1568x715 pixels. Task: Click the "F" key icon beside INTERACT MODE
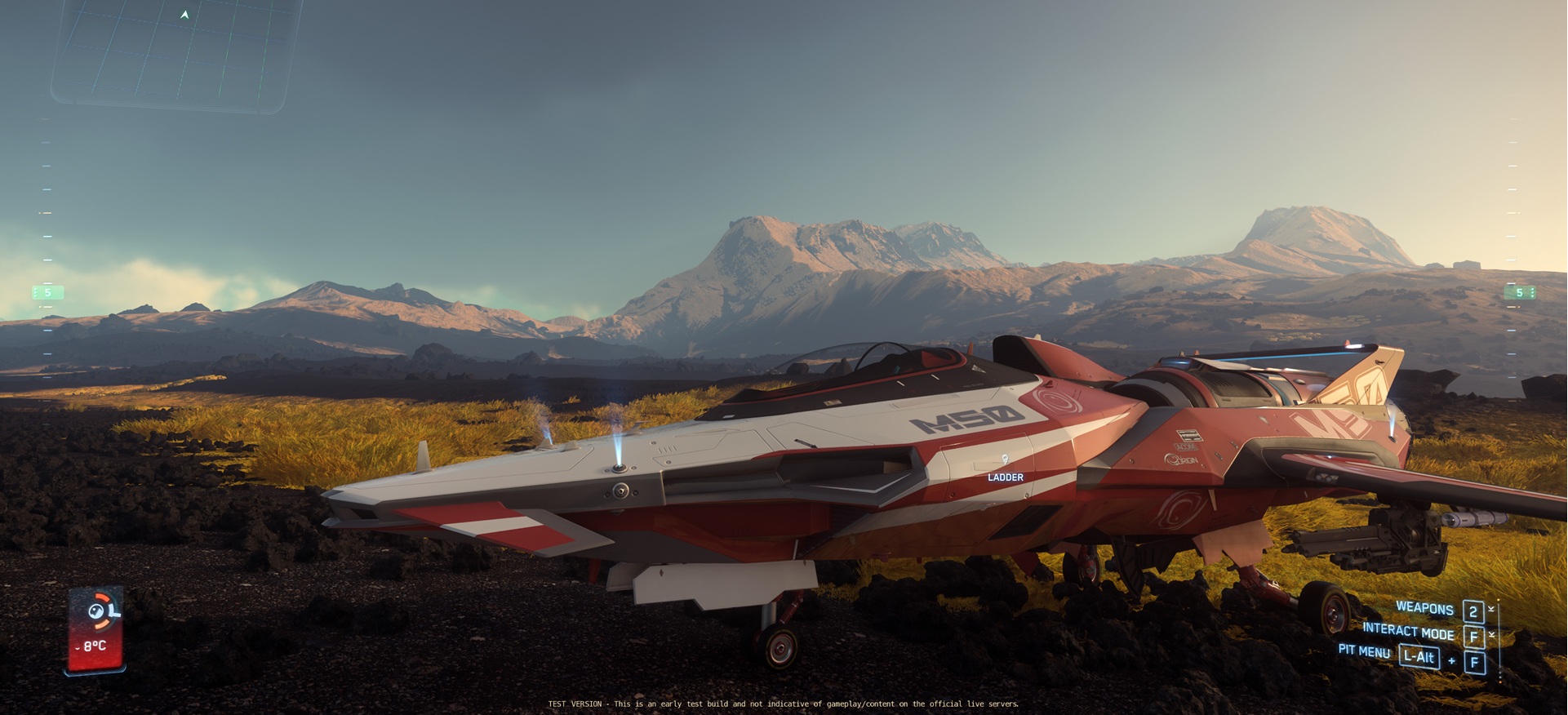coord(1475,635)
